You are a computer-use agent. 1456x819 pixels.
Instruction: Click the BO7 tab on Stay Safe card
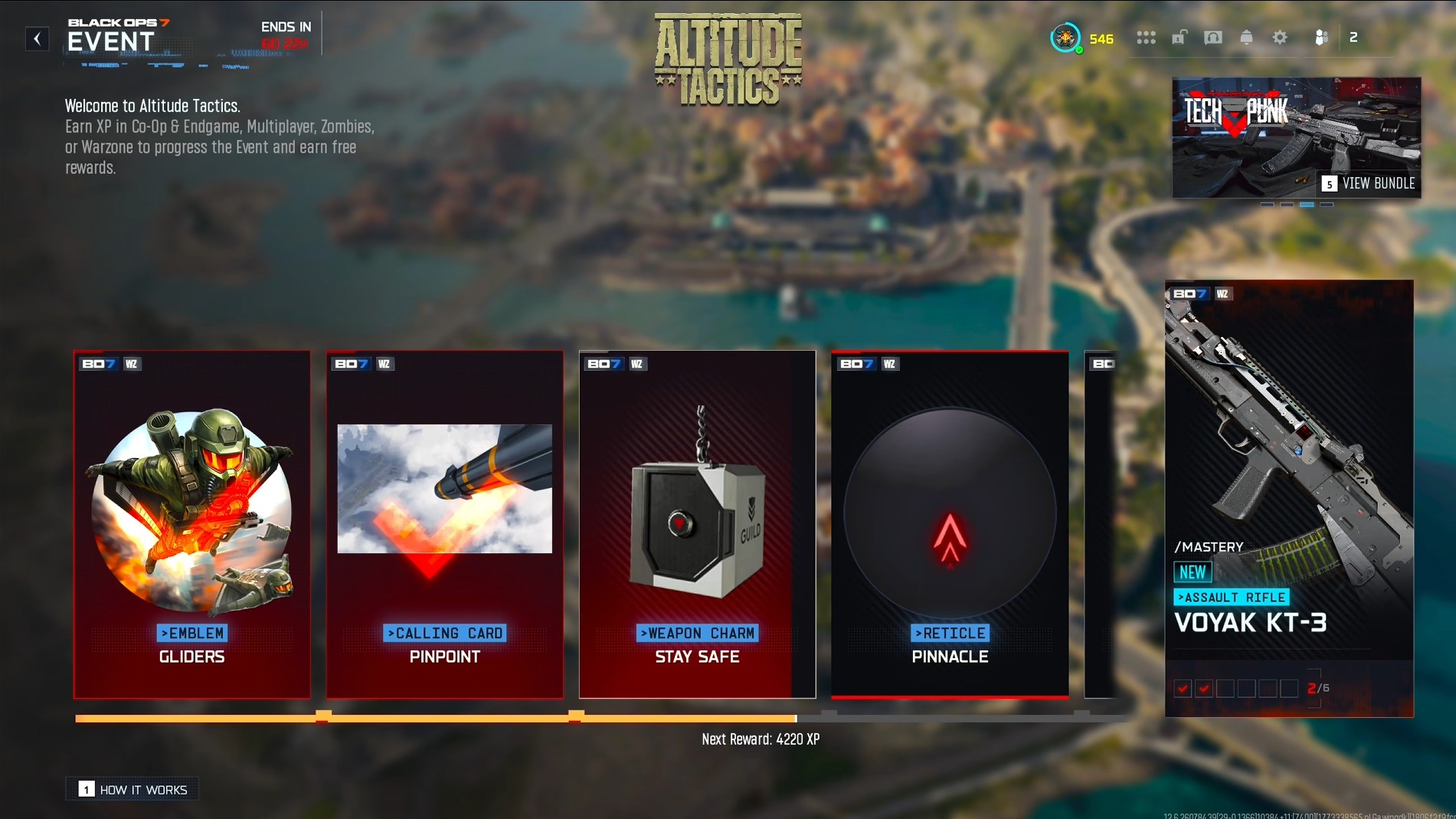604,364
